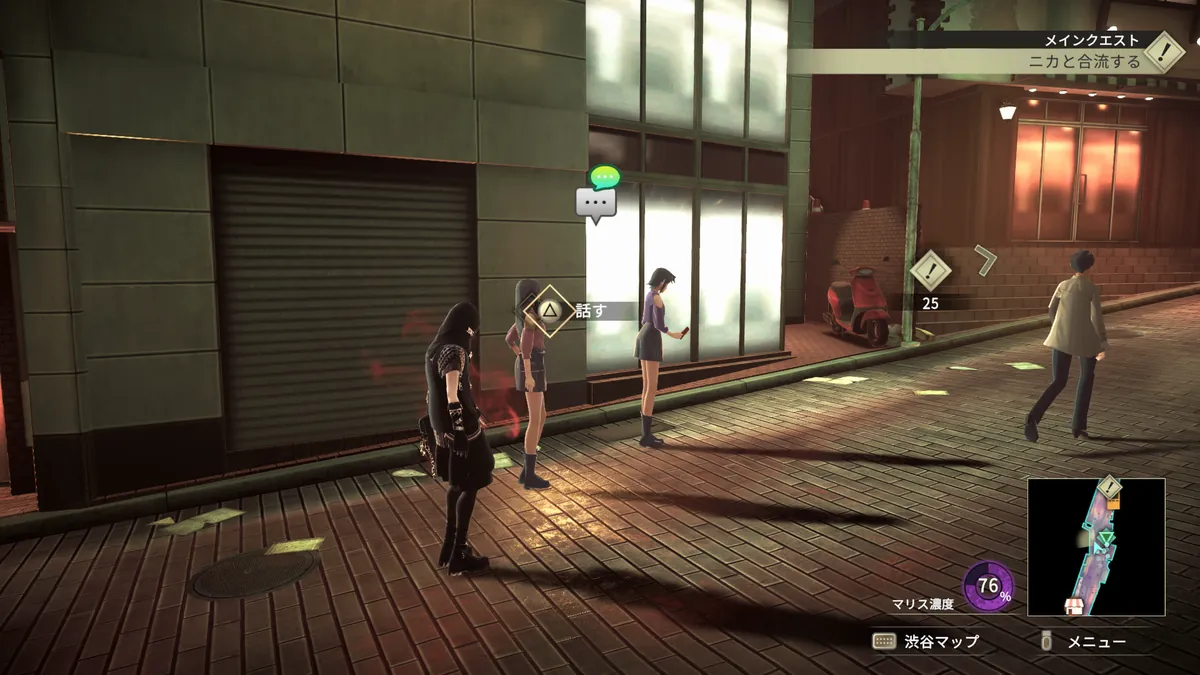Open the main quest tracker ニカと合流する
Image resolution: width=1200 pixels, height=675 pixels.
tap(1085, 61)
